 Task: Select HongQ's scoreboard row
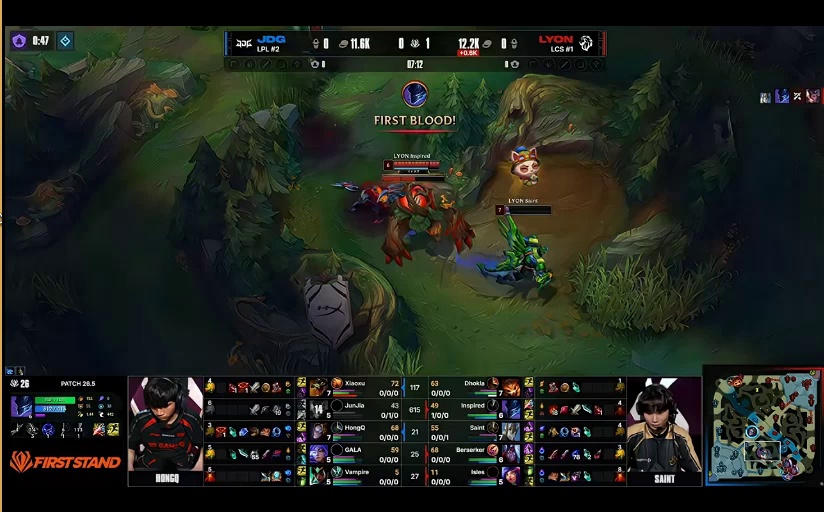(352, 430)
